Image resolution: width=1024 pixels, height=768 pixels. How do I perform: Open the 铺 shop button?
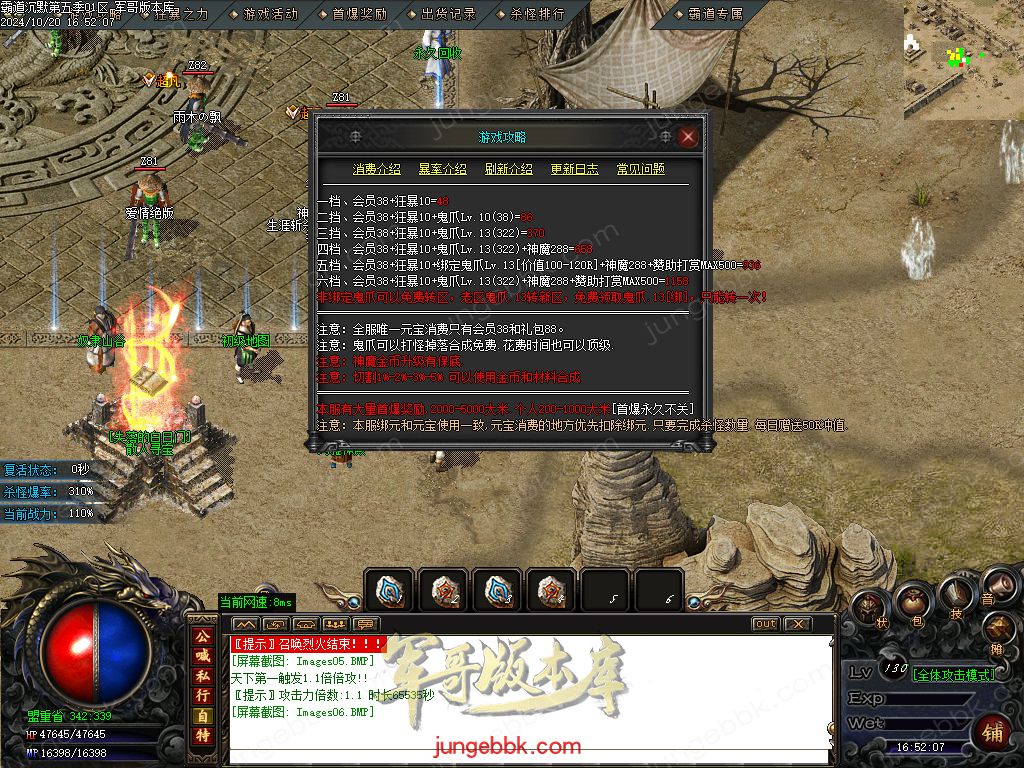(x=991, y=732)
